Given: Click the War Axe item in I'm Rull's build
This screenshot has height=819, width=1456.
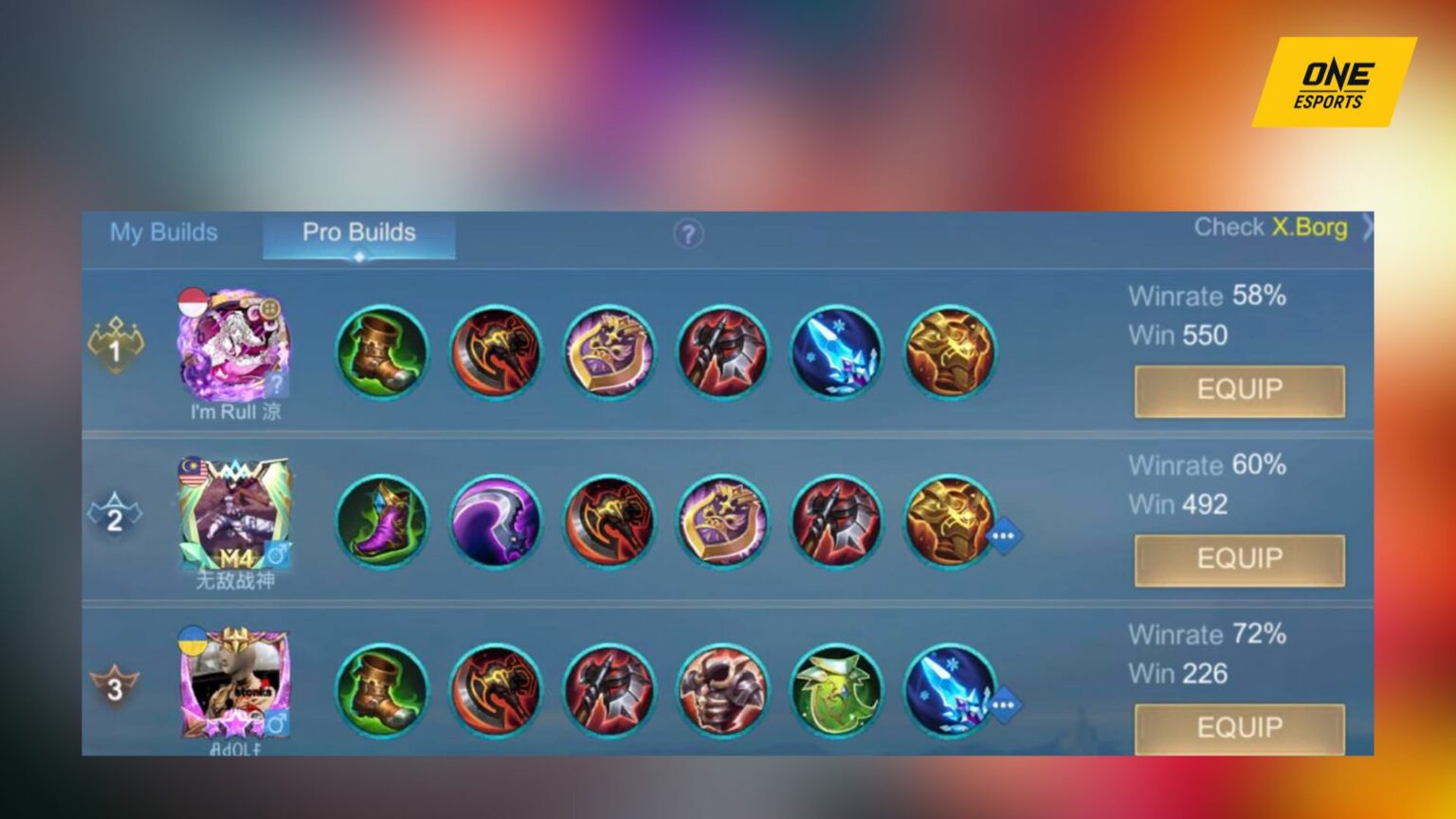Looking at the screenshot, I should (496, 352).
